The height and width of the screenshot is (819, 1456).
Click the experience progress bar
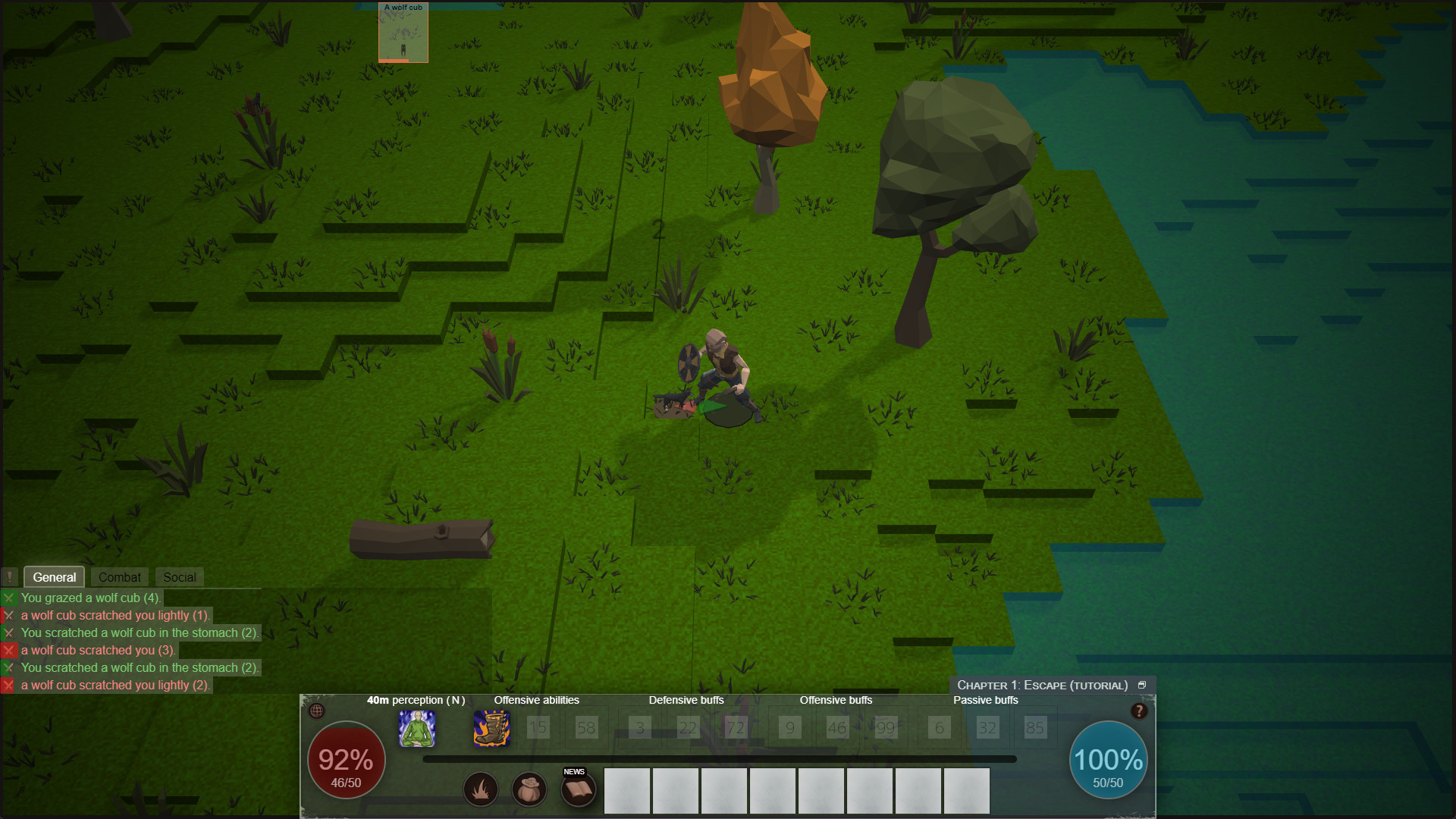click(720, 758)
